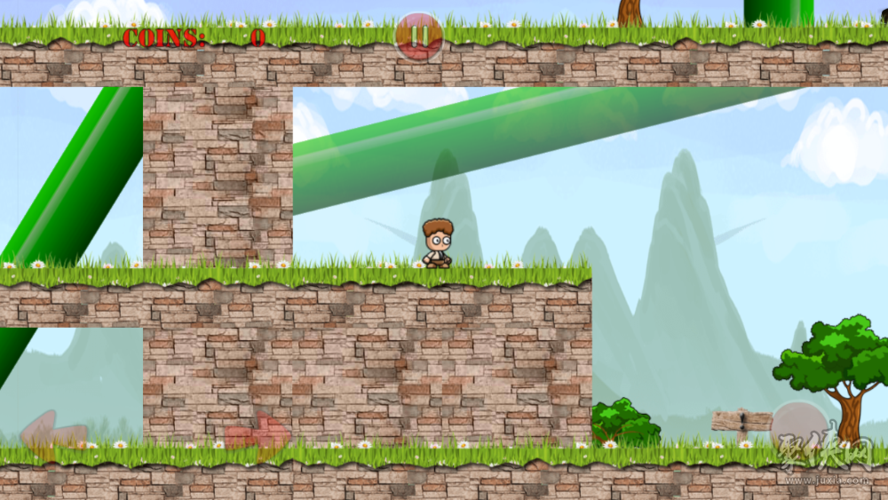Viewport: 888px width, 500px height.
Task: Tap the right arrow movement control
Action: point(258,435)
